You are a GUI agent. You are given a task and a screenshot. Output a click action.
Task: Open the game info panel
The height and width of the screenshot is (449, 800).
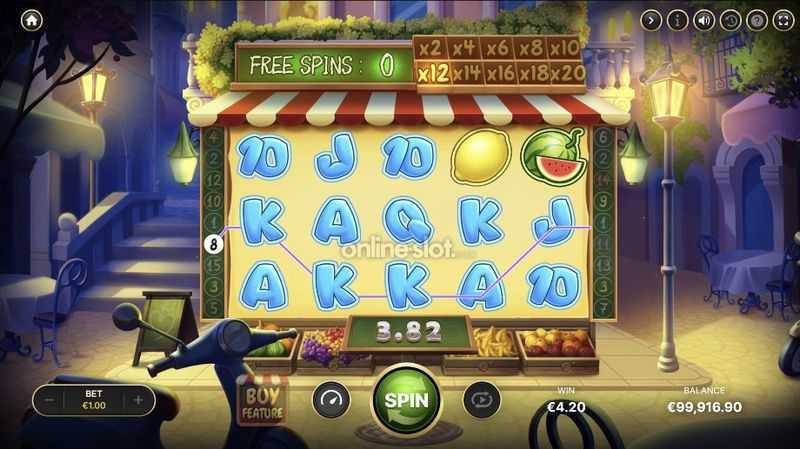tap(678, 19)
